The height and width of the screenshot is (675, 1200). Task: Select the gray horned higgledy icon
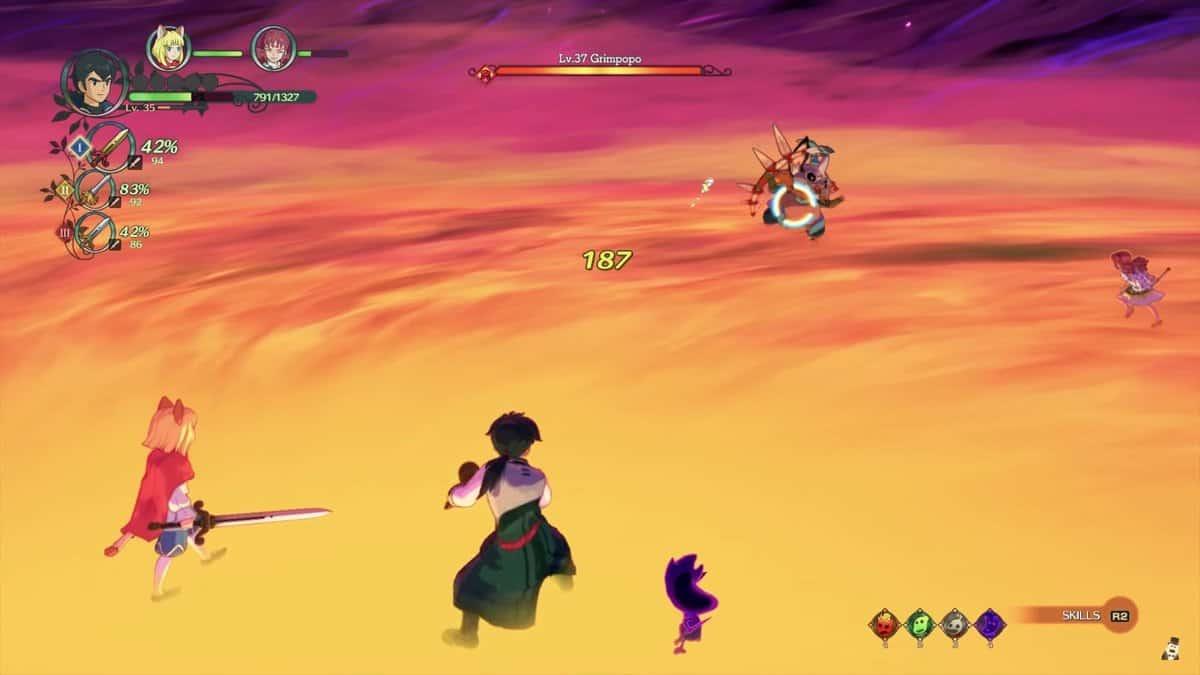(956, 625)
